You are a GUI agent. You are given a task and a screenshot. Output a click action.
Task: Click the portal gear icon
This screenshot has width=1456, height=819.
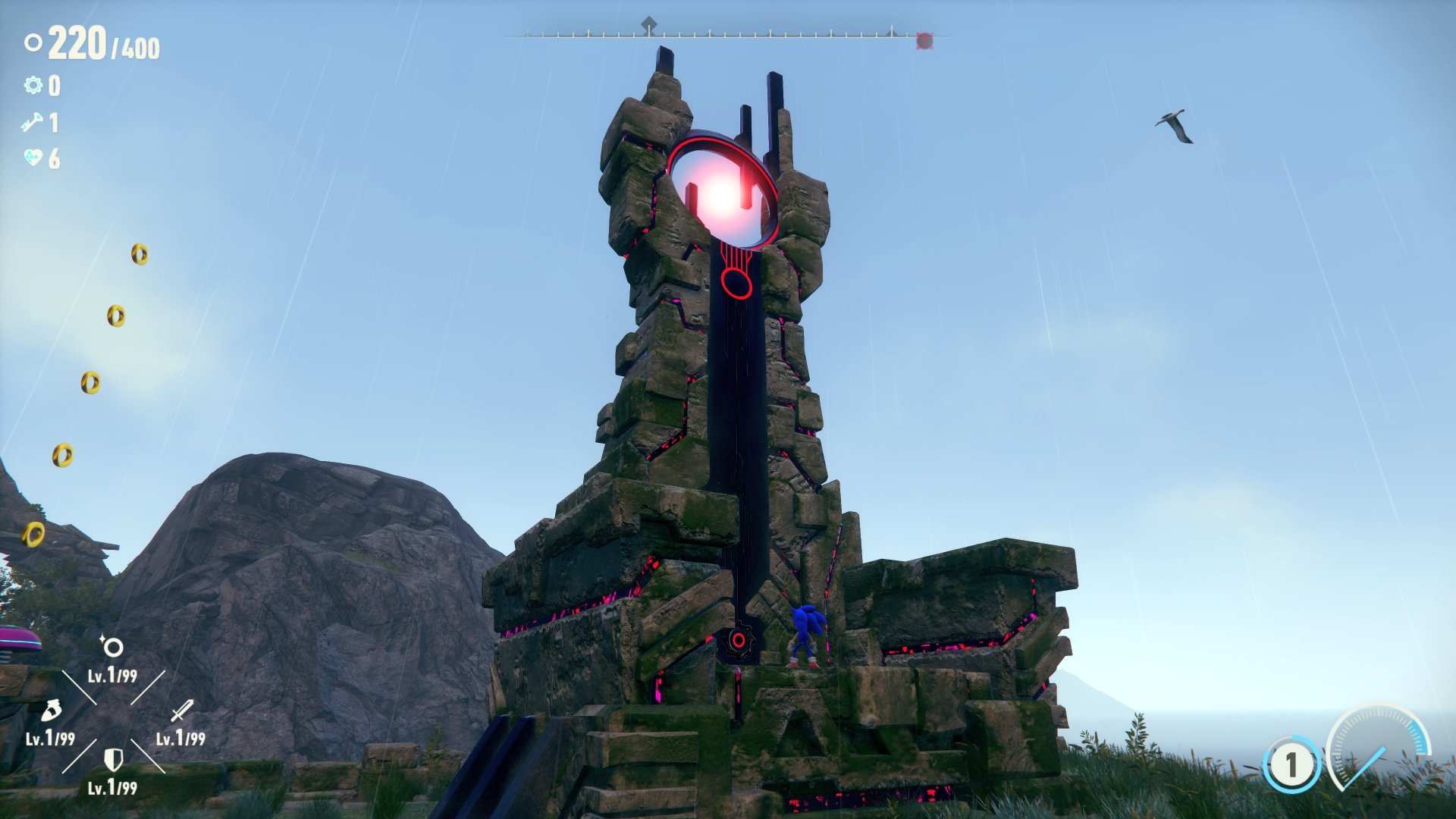(33, 85)
